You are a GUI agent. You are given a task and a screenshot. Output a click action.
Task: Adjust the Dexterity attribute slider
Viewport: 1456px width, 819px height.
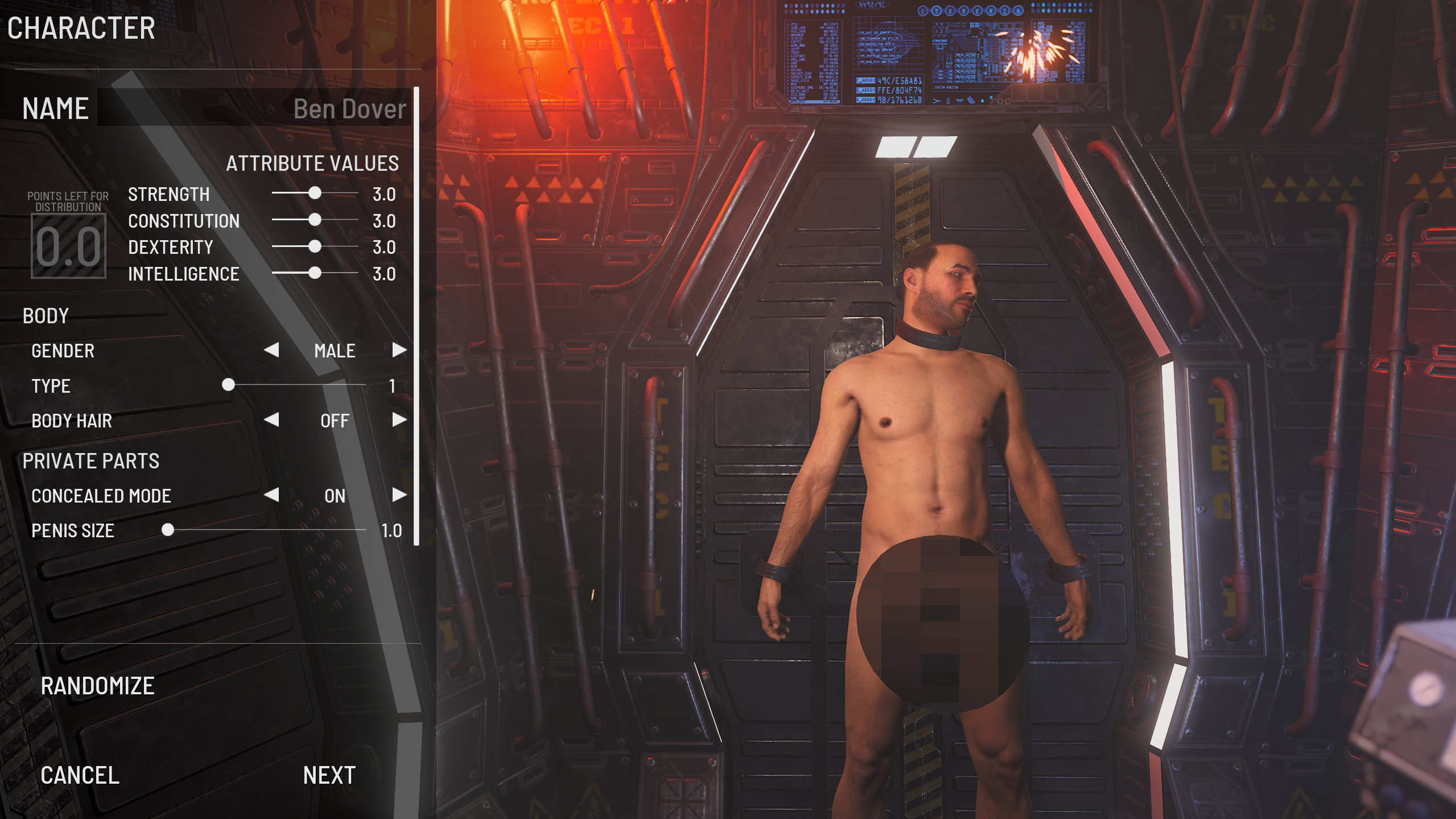click(x=315, y=247)
